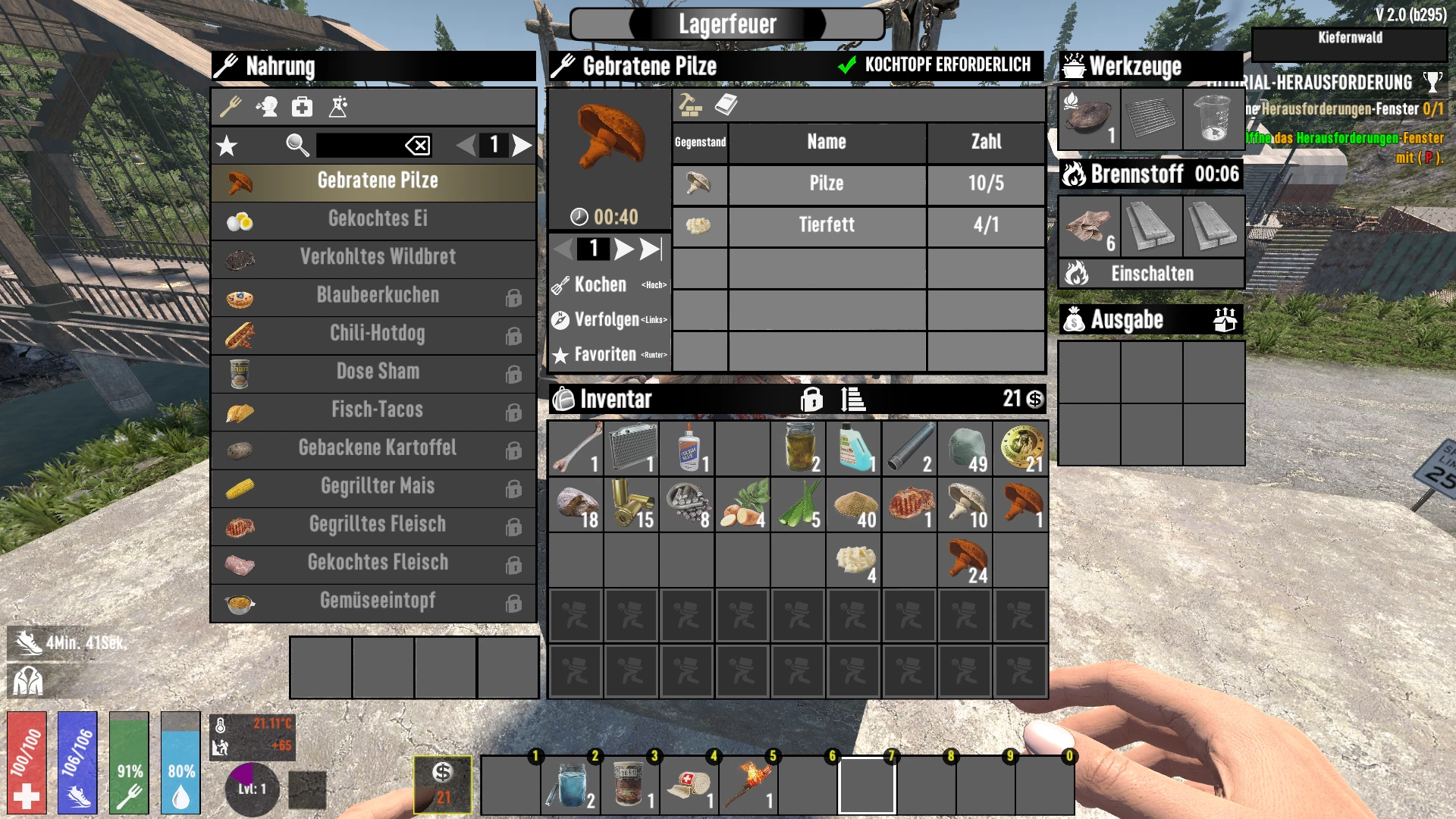The width and height of the screenshot is (1456, 819).
Task: Turn on the campfire with Einschalten
Action: coord(1151,274)
